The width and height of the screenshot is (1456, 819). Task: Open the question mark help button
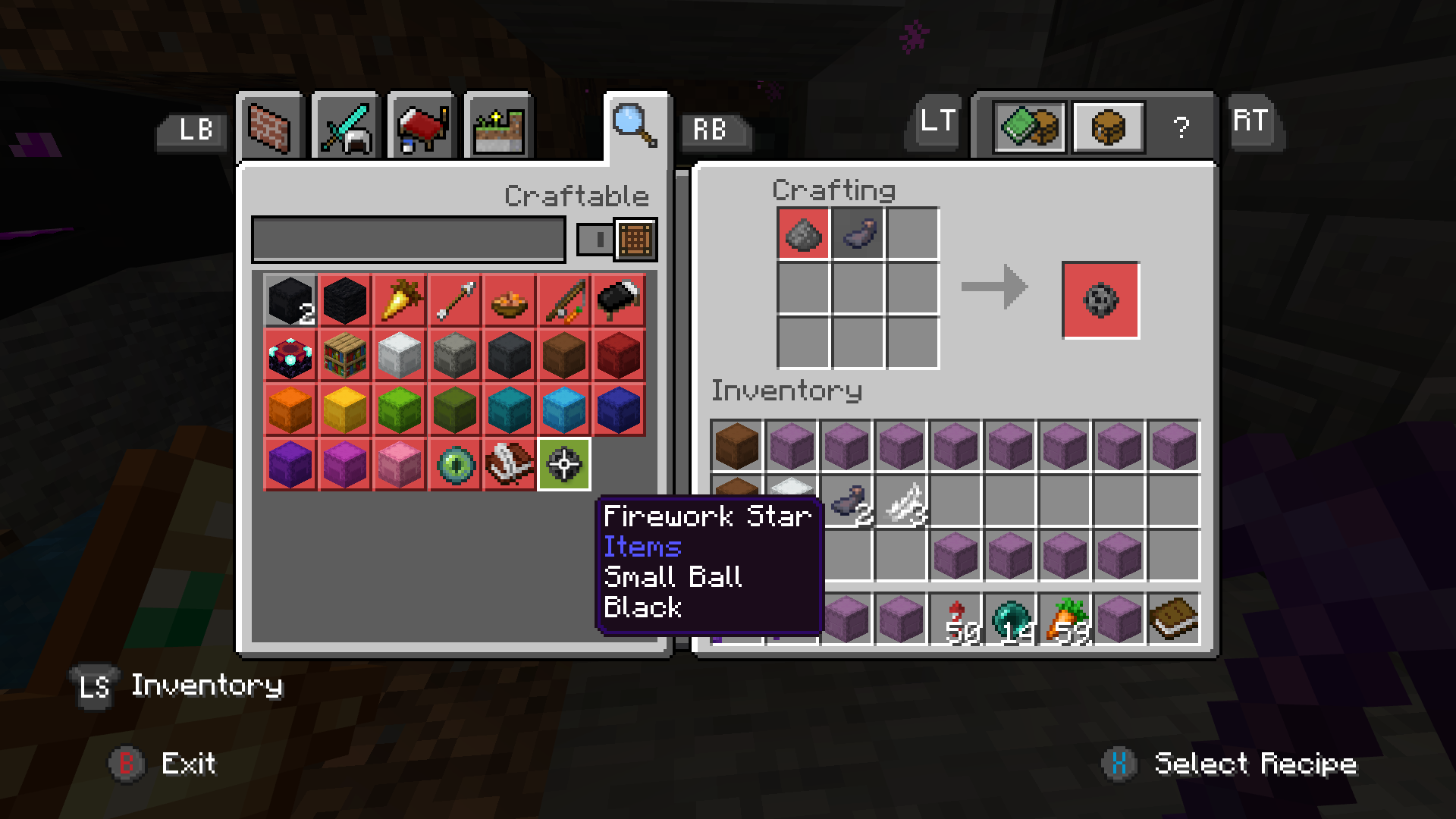point(1180,127)
